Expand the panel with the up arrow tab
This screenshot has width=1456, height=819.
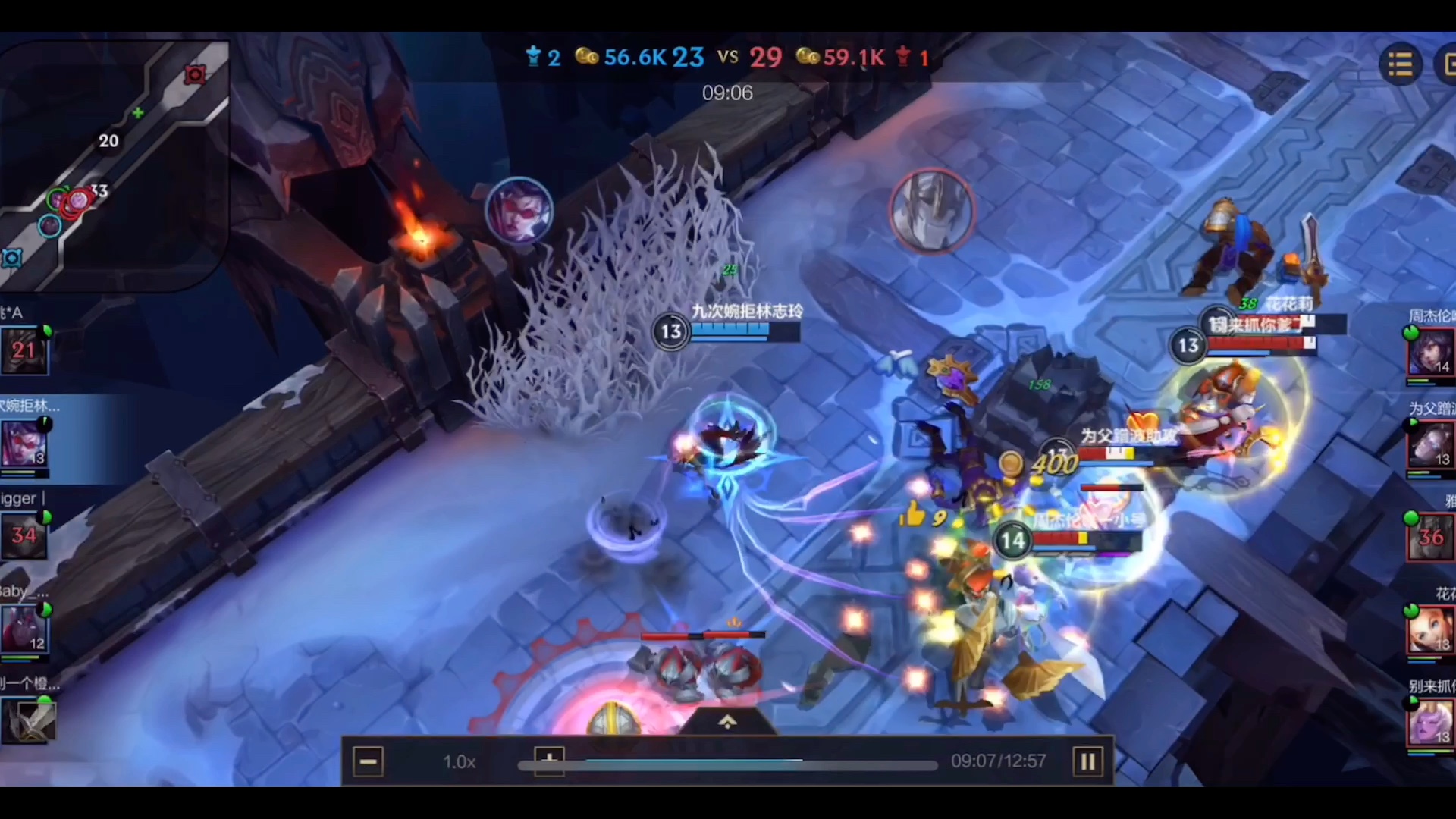click(727, 722)
